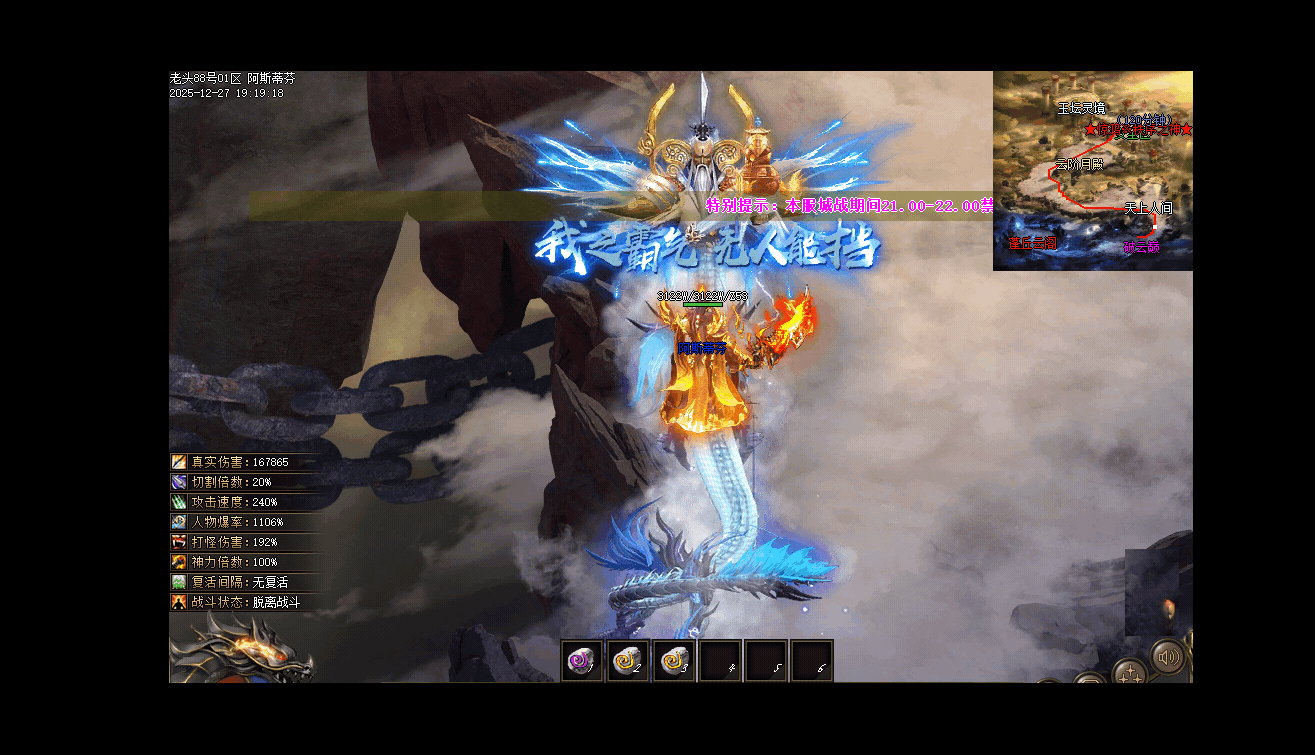Use the purple spiral stone in hotbar

[x=581, y=661]
